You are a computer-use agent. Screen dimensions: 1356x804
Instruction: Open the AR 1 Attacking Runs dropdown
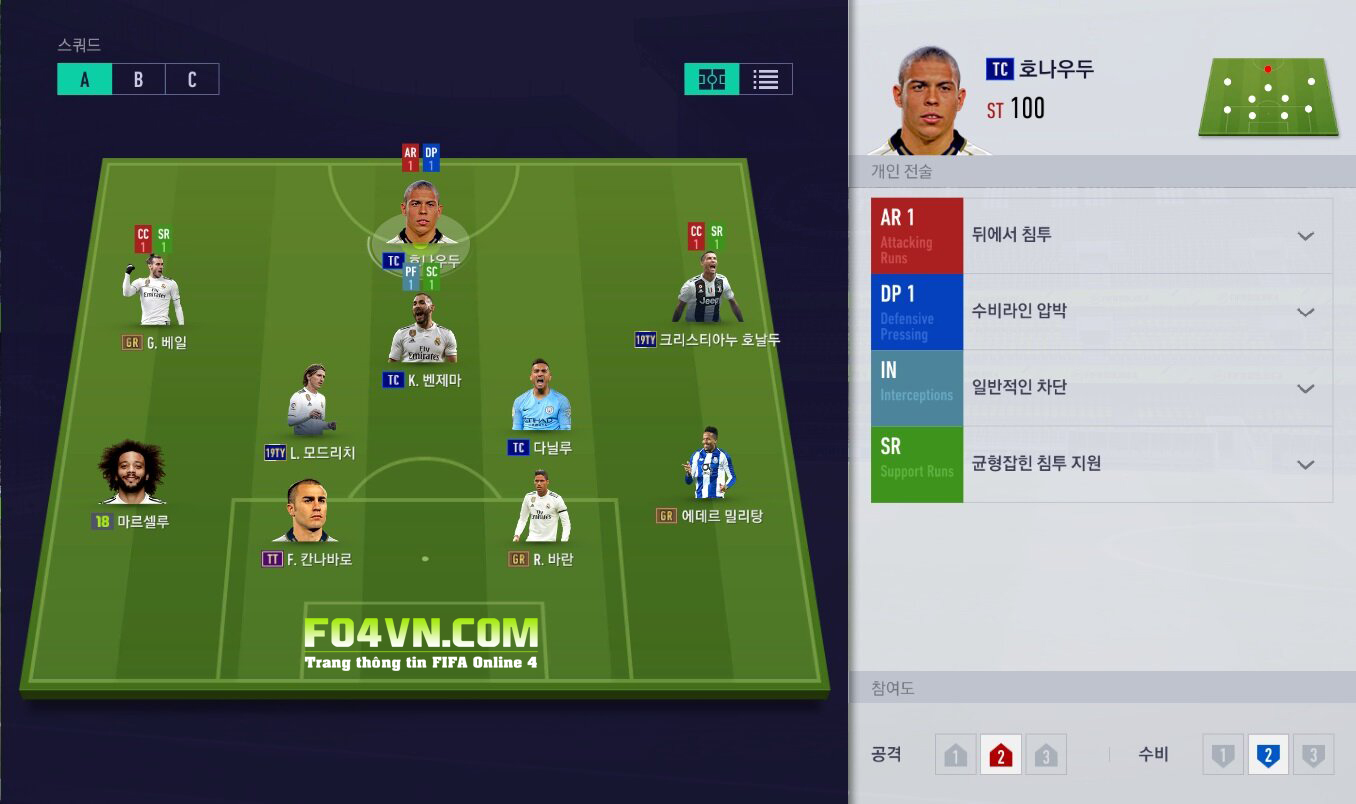(x=1305, y=236)
